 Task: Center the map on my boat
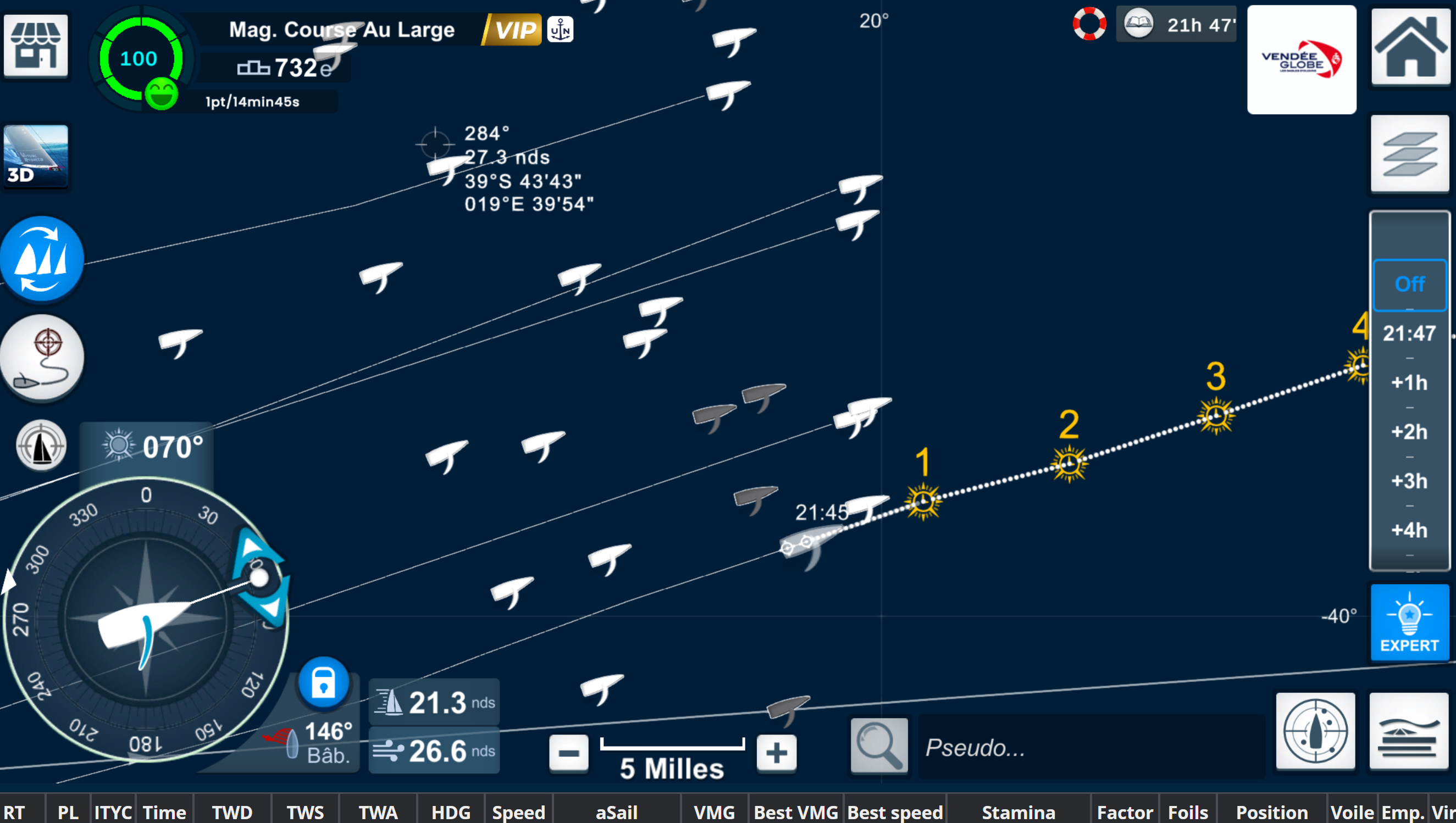pyautogui.click(x=41, y=446)
